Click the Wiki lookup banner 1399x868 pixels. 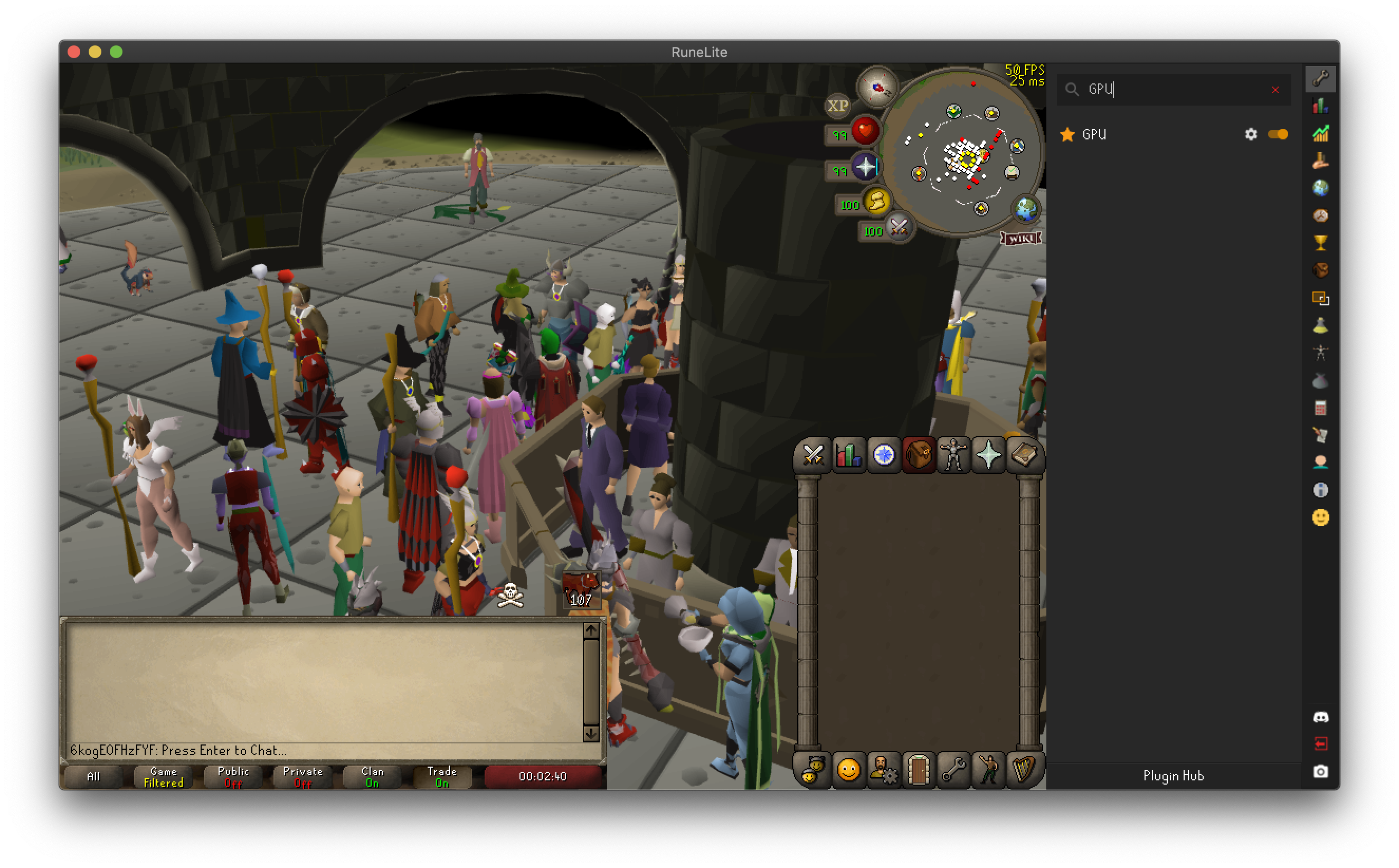[1021, 238]
